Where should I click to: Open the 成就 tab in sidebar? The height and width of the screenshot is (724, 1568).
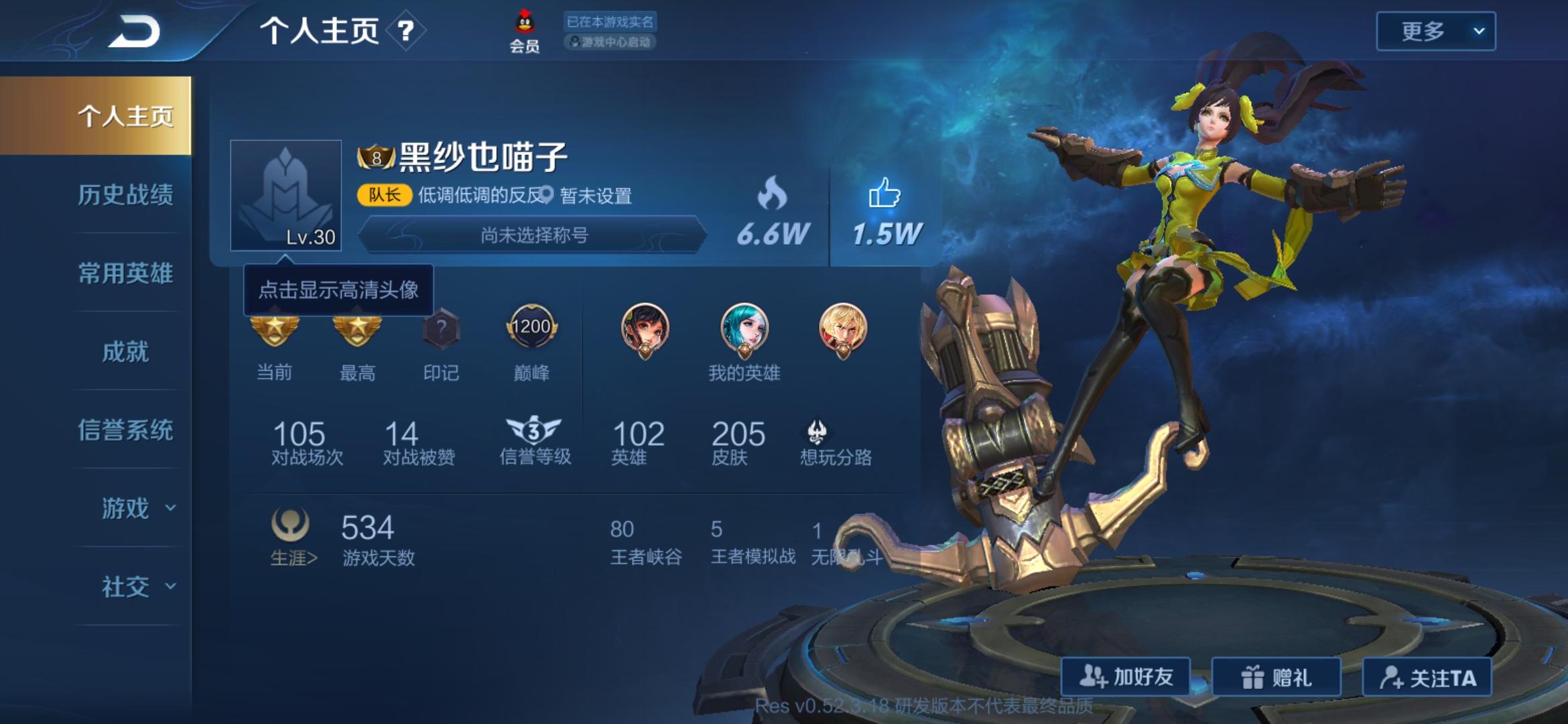click(x=125, y=352)
